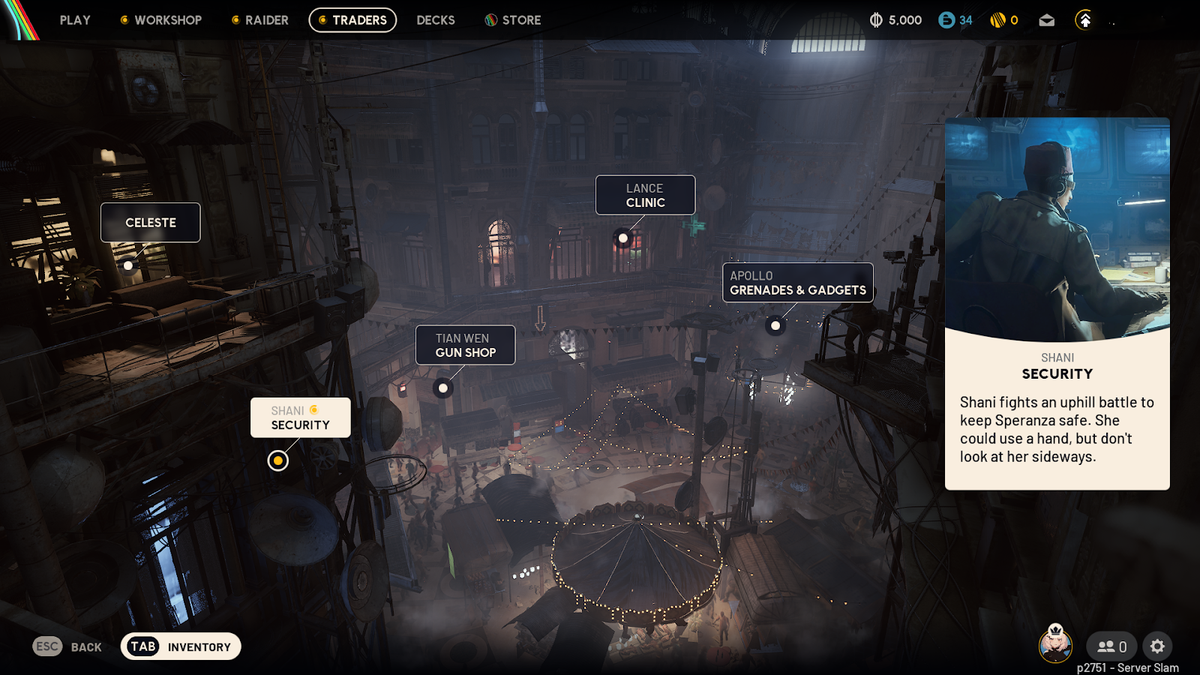Click the level-up arrows progress icon
This screenshot has width=1200, height=675.
click(x=1084, y=20)
